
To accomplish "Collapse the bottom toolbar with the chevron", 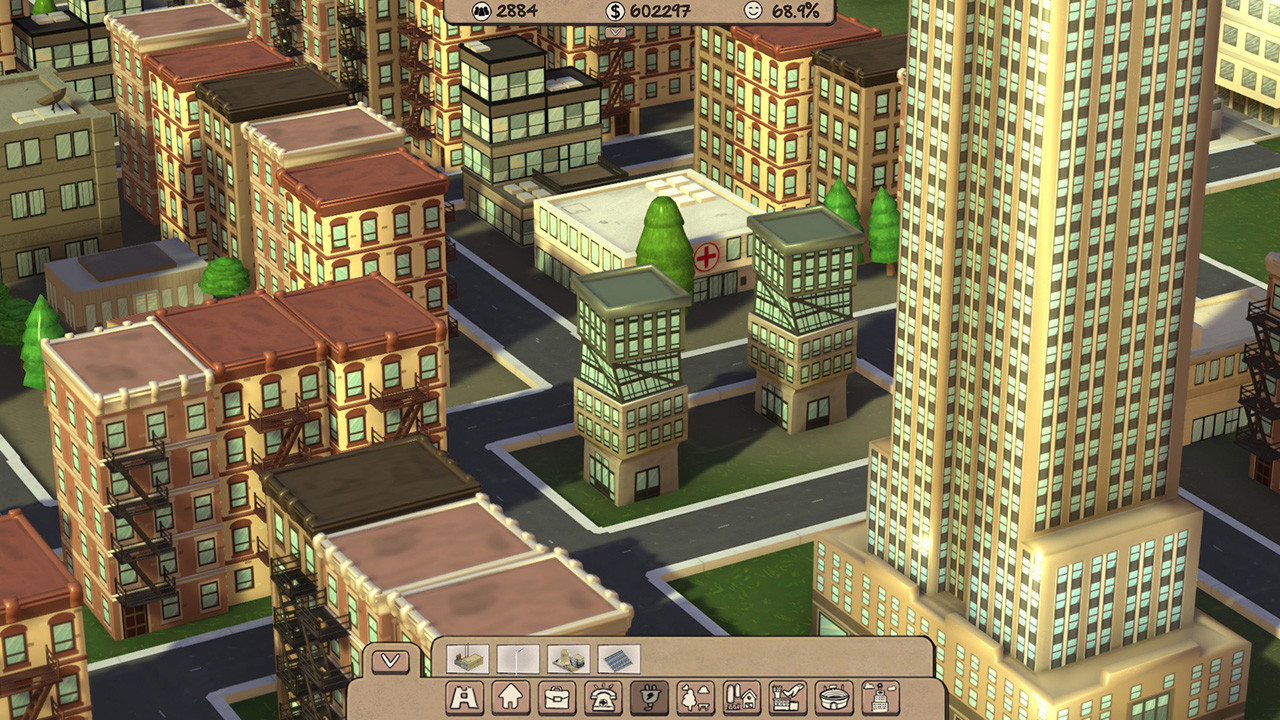I will click(x=390, y=660).
